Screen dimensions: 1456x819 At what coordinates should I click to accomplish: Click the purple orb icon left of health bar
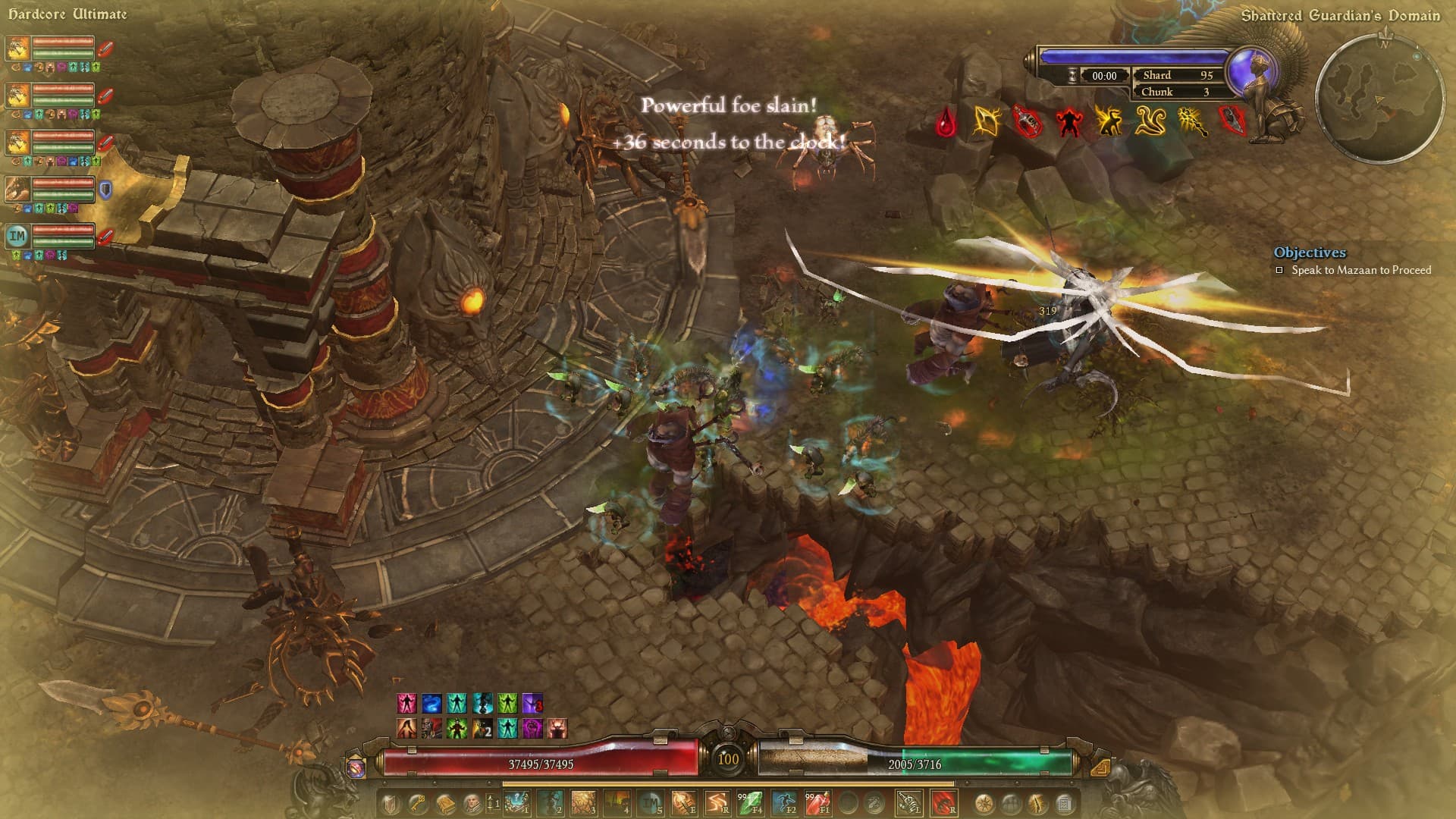coord(356,767)
